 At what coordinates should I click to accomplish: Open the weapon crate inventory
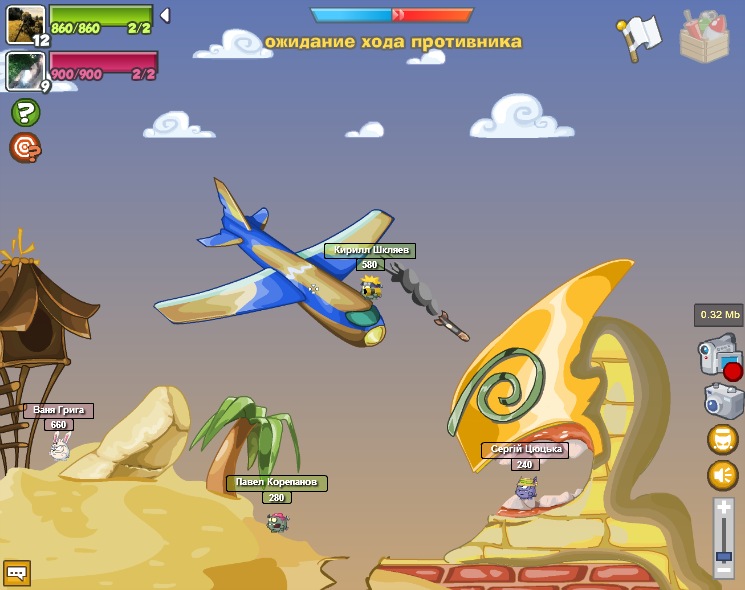click(704, 38)
